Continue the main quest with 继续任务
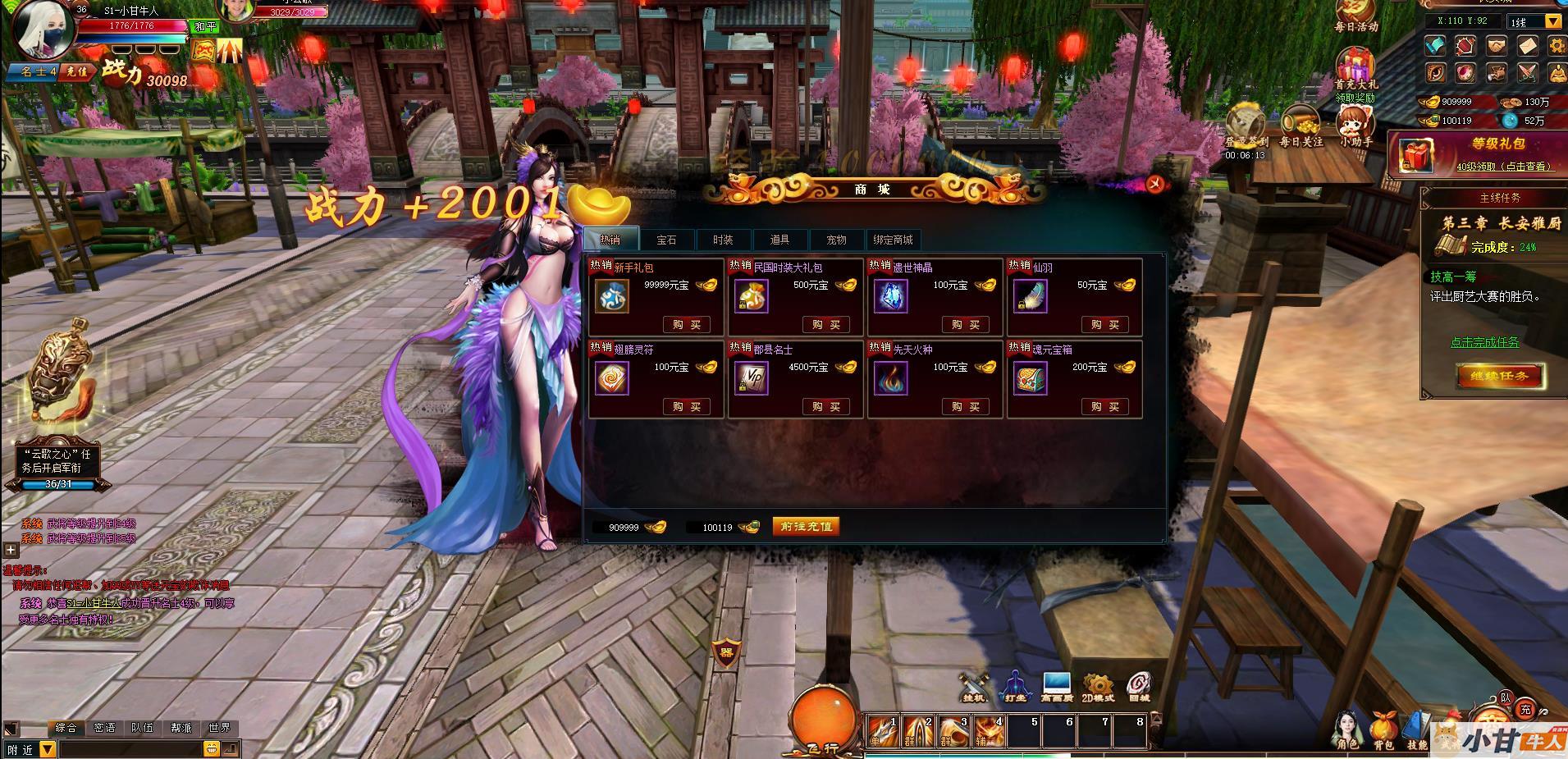The height and width of the screenshot is (759, 1568). coord(1500,377)
